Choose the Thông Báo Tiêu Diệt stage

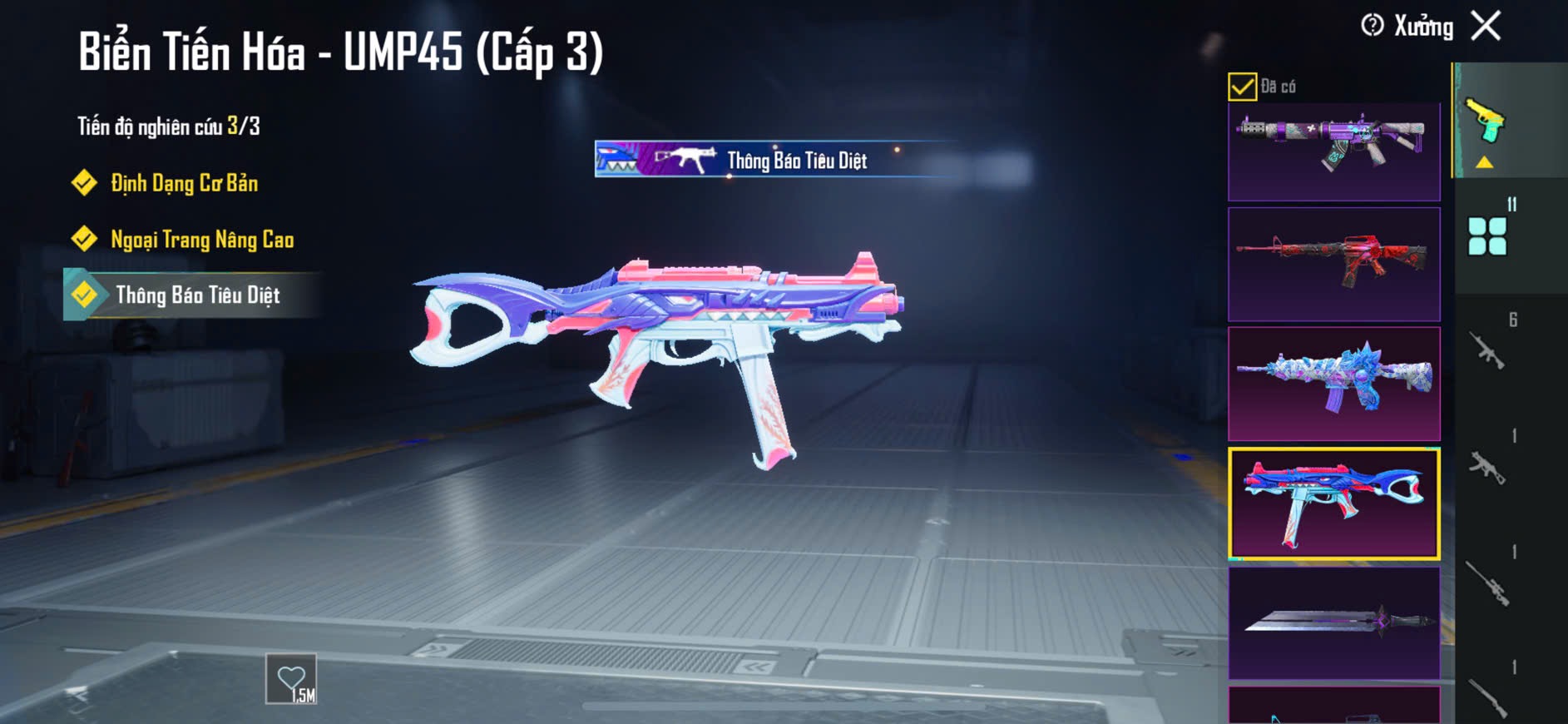tap(197, 295)
